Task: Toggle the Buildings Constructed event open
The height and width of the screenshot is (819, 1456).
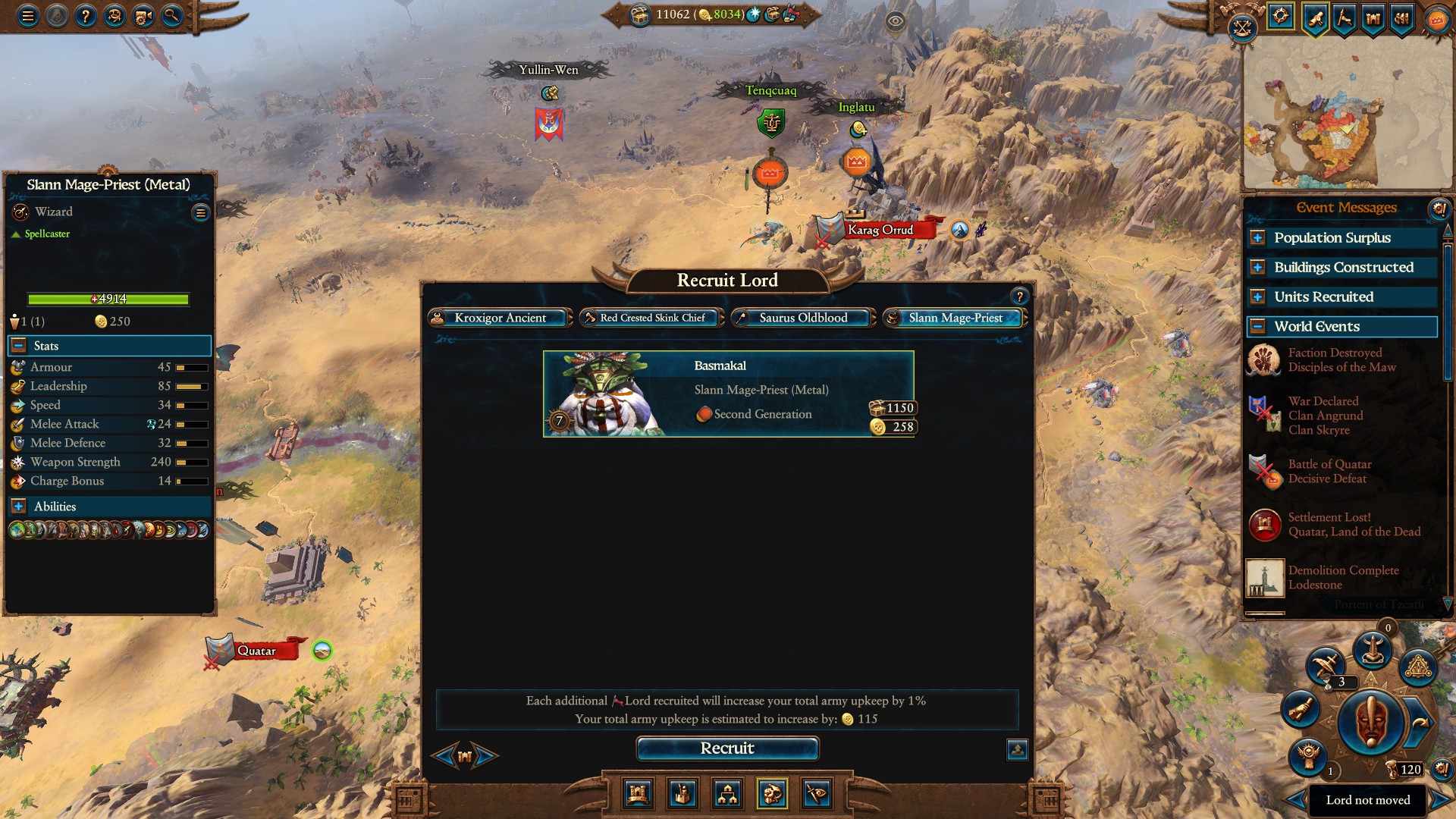Action: tap(1259, 267)
